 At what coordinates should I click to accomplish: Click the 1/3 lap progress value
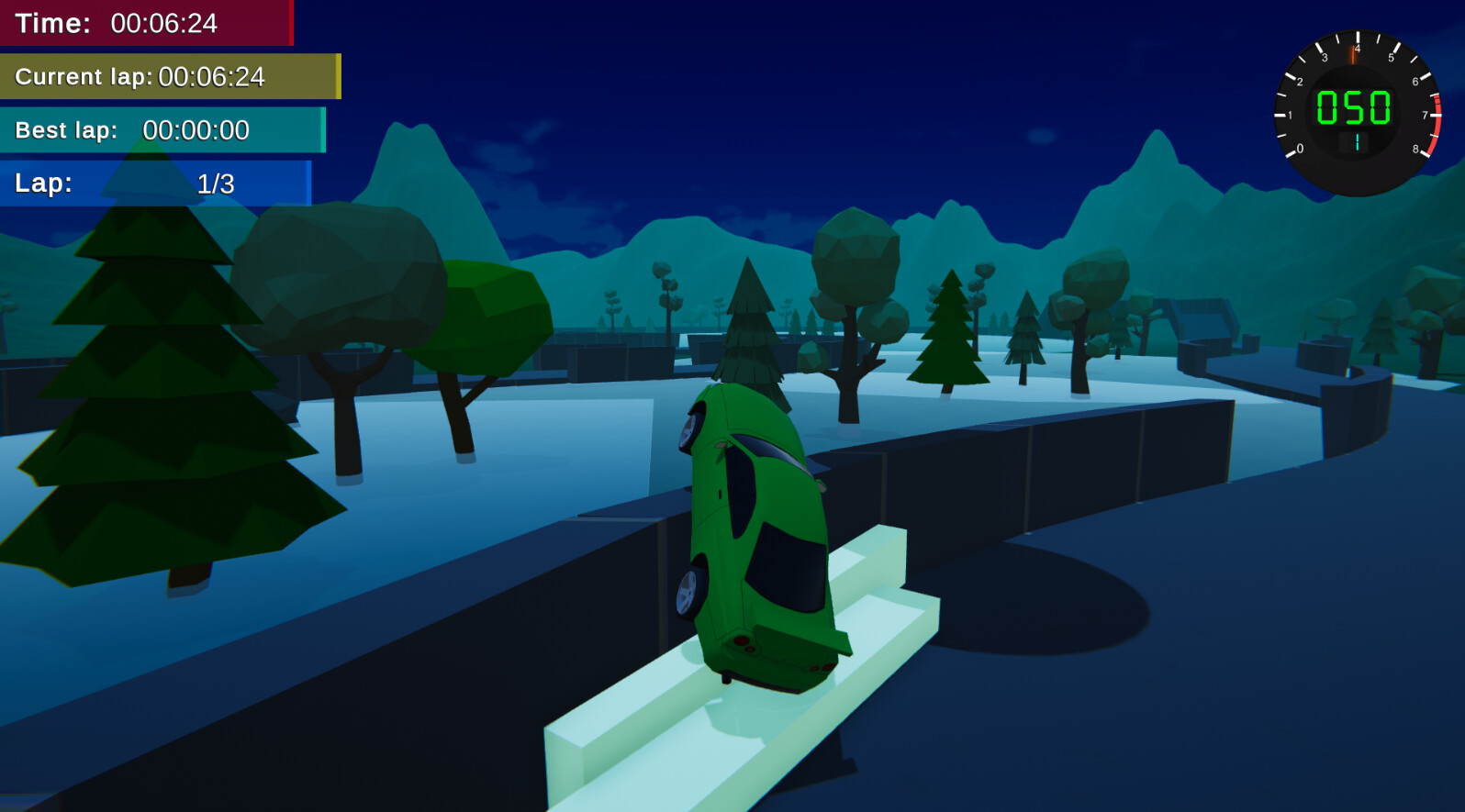click(215, 183)
